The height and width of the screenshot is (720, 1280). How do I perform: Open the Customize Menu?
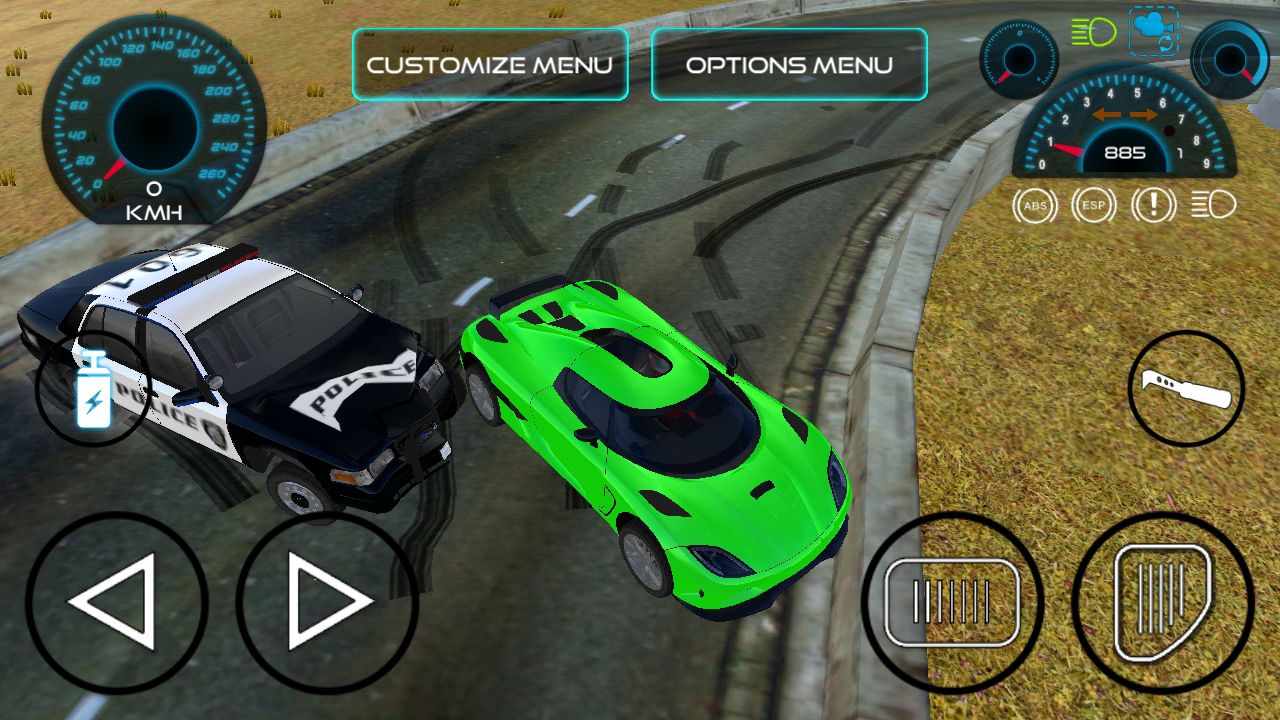tap(489, 65)
